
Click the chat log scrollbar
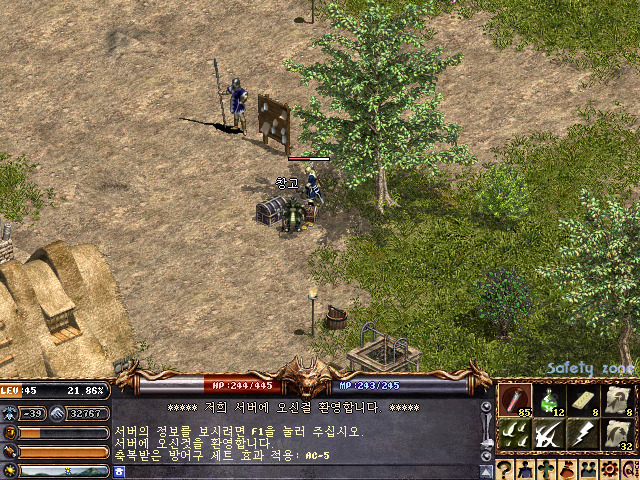coord(486,430)
